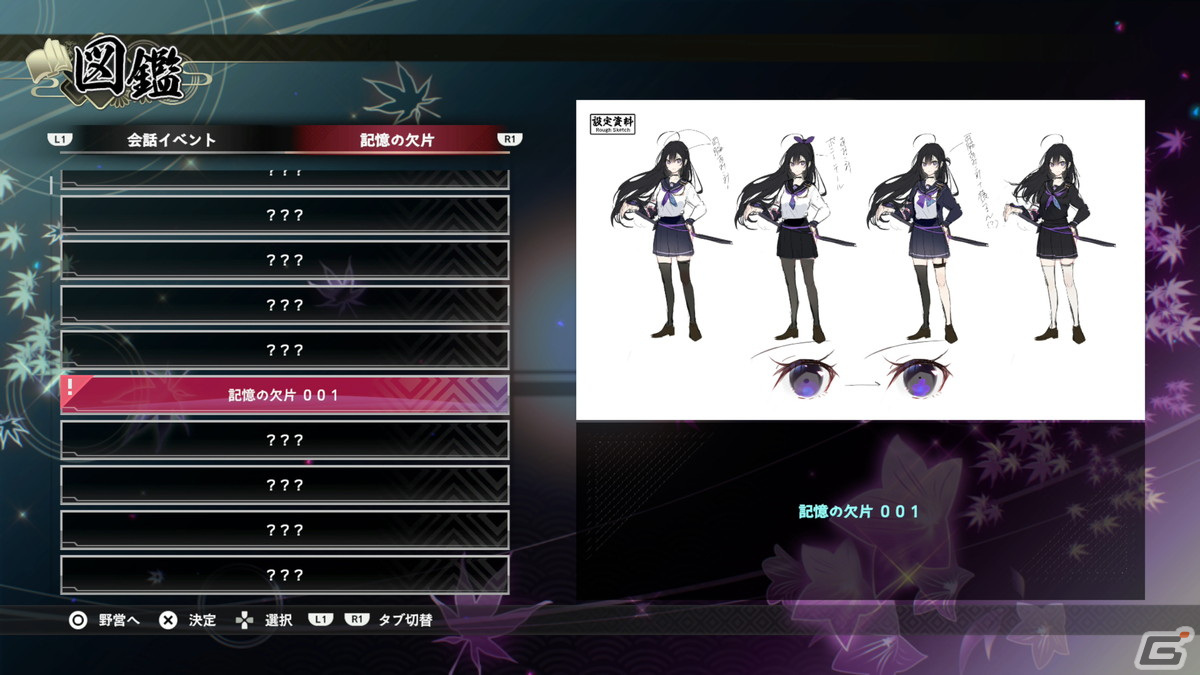Image resolution: width=1200 pixels, height=675 pixels.
Task: Switch to the 会話イベント tab
Action: point(172,140)
